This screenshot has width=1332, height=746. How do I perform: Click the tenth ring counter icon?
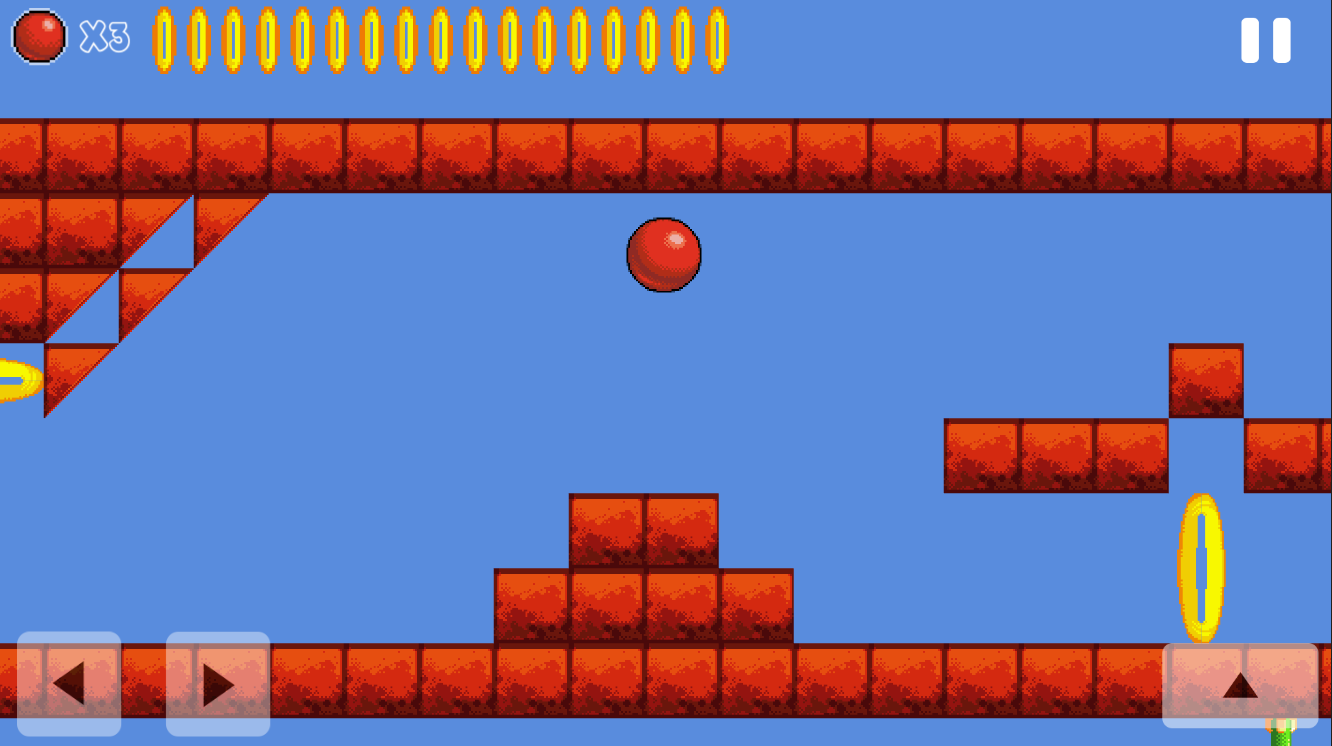coord(474,40)
